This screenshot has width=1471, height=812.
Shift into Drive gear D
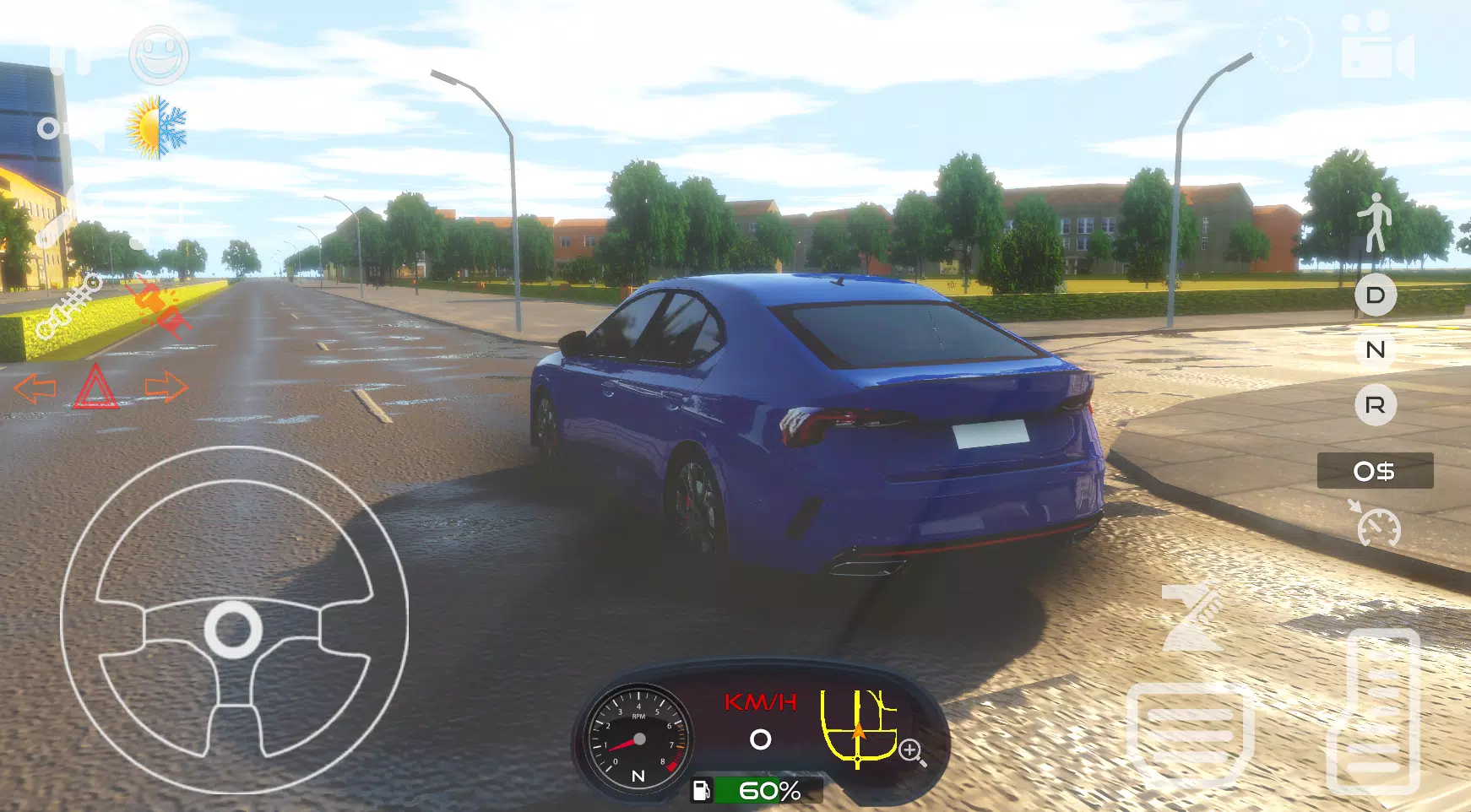click(1376, 296)
